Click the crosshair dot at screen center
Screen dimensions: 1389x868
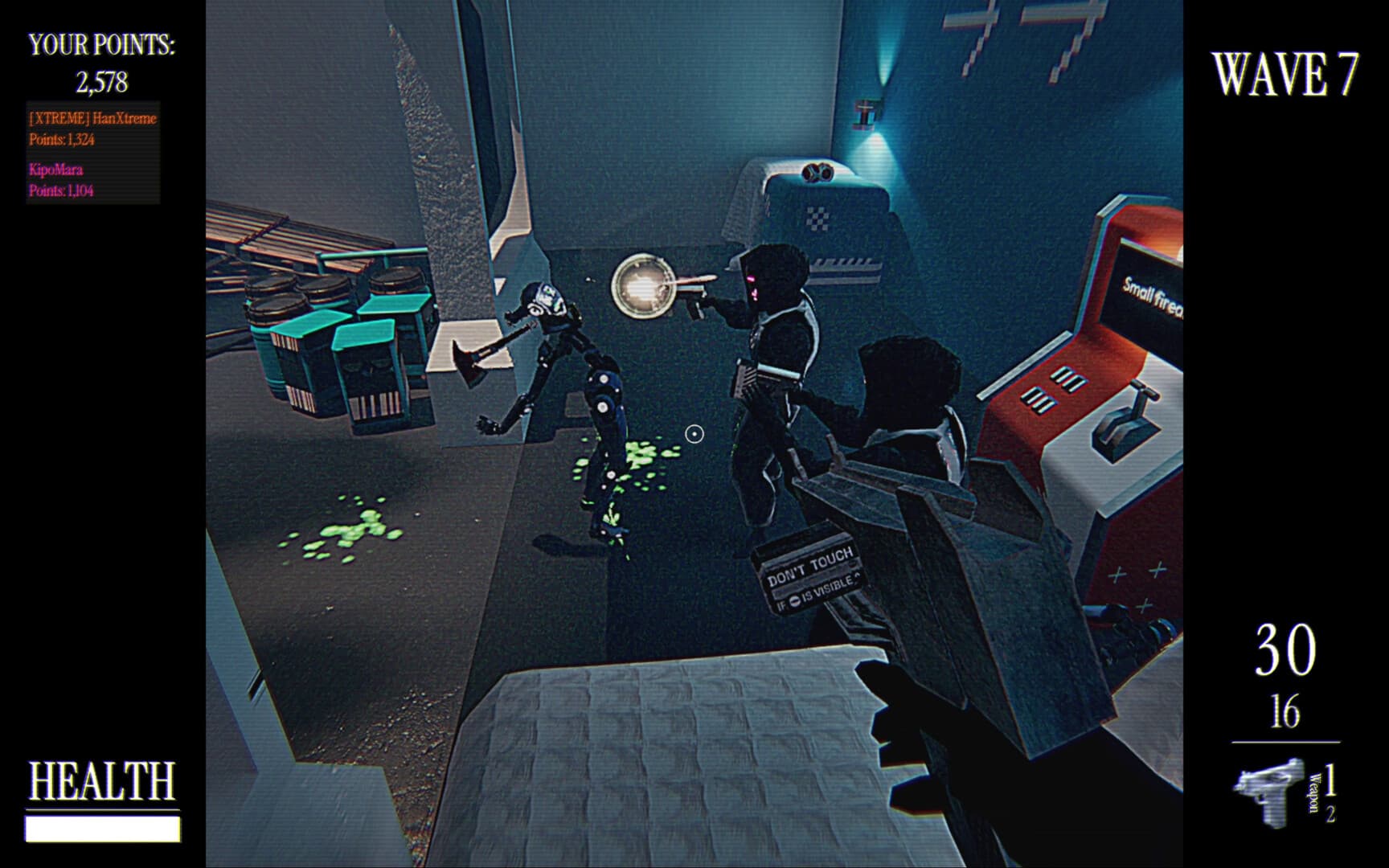[693, 434]
